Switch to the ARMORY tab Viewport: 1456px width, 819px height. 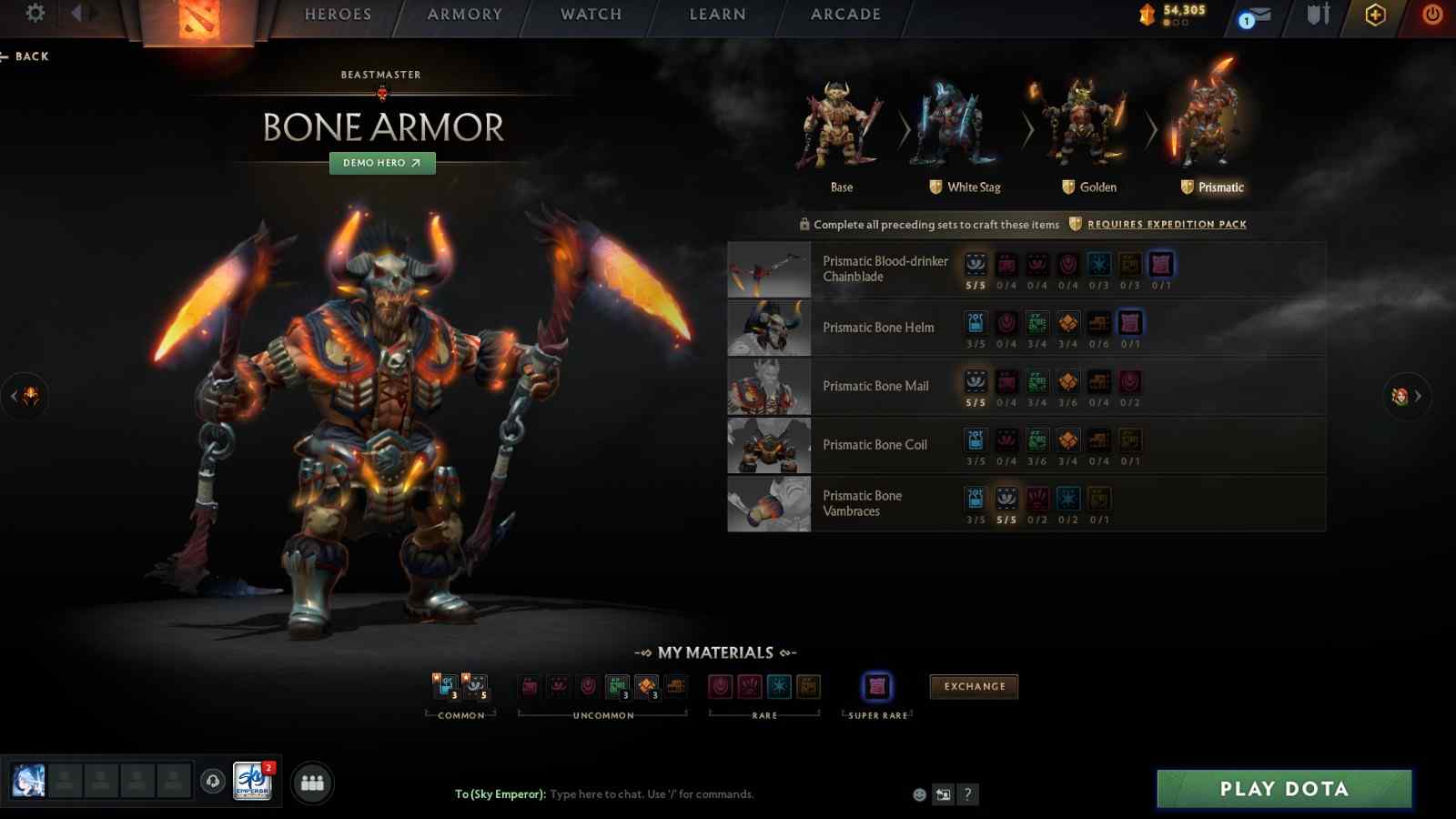tap(465, 15)
